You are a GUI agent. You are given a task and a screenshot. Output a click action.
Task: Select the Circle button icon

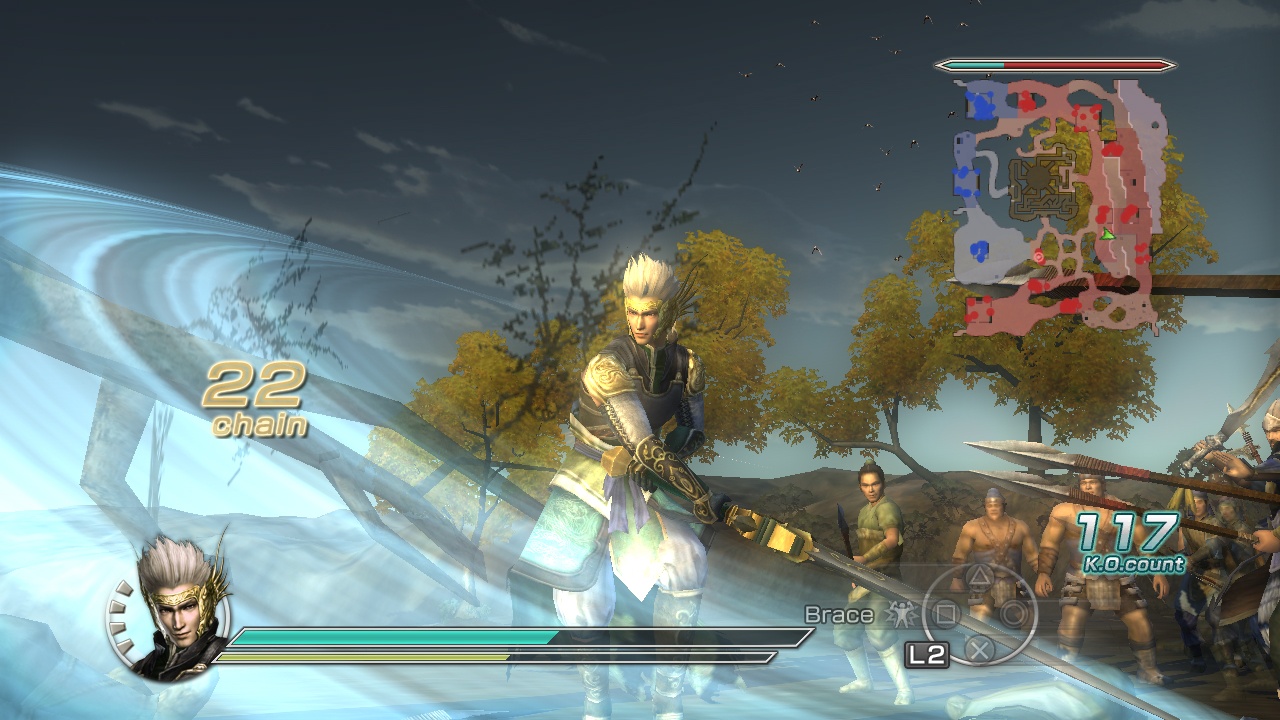point(1013,612)
